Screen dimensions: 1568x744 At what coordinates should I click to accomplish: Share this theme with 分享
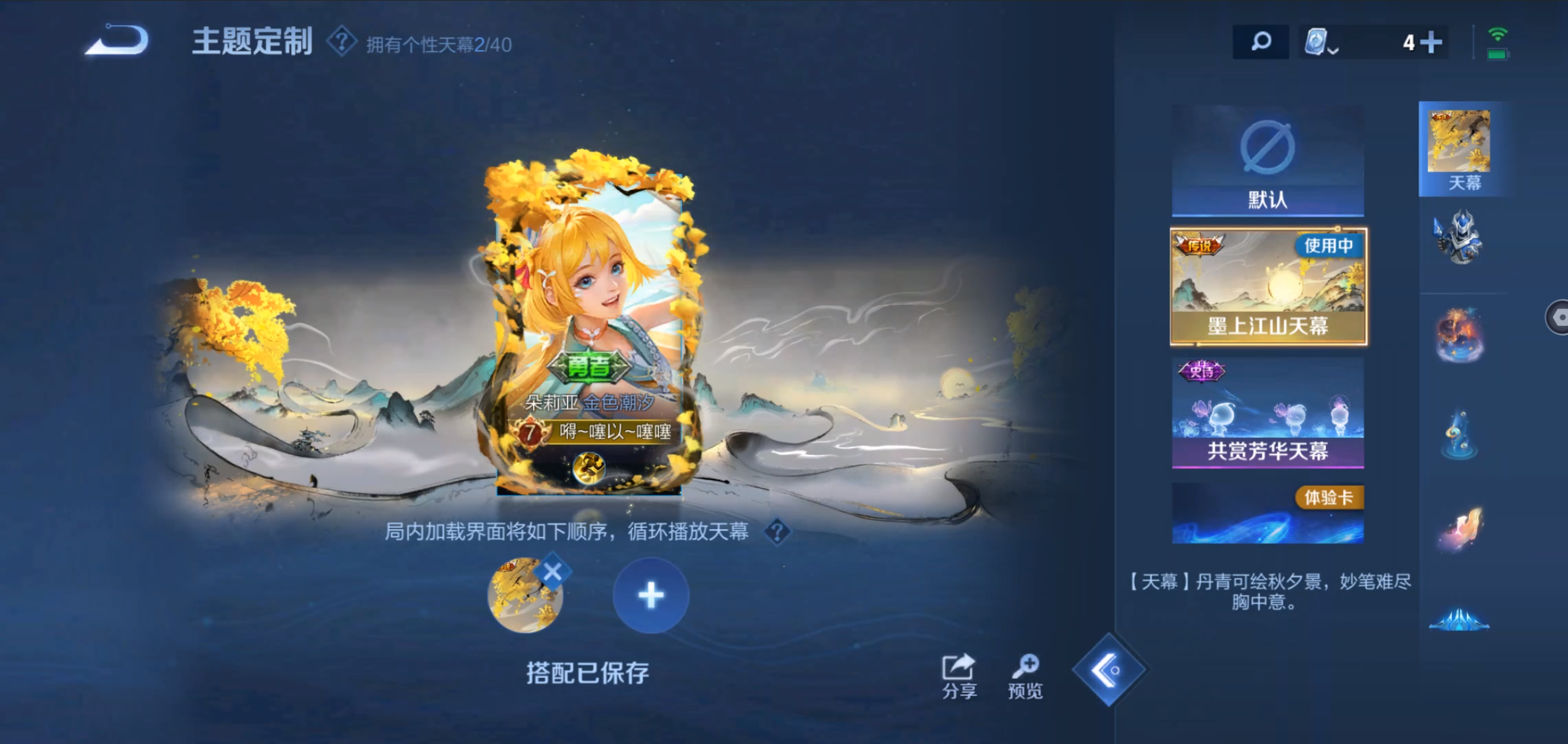pyautogui.click(x=959, y=677)
